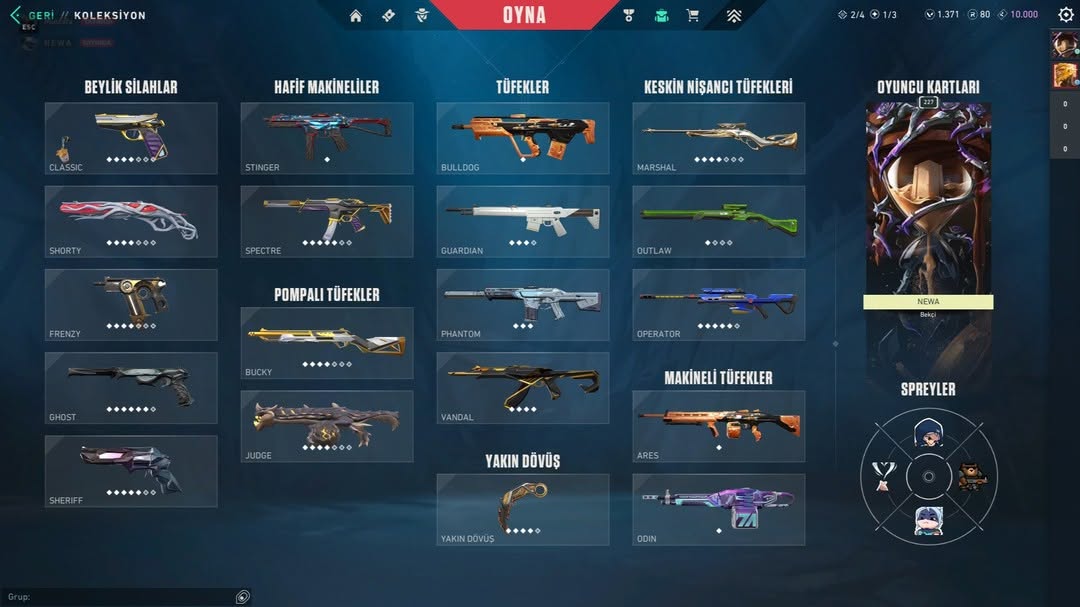Select the Sheriff weapon slot
Image resolution: width=1080 pixels, height=607 pixels.
tap(131, 471)
